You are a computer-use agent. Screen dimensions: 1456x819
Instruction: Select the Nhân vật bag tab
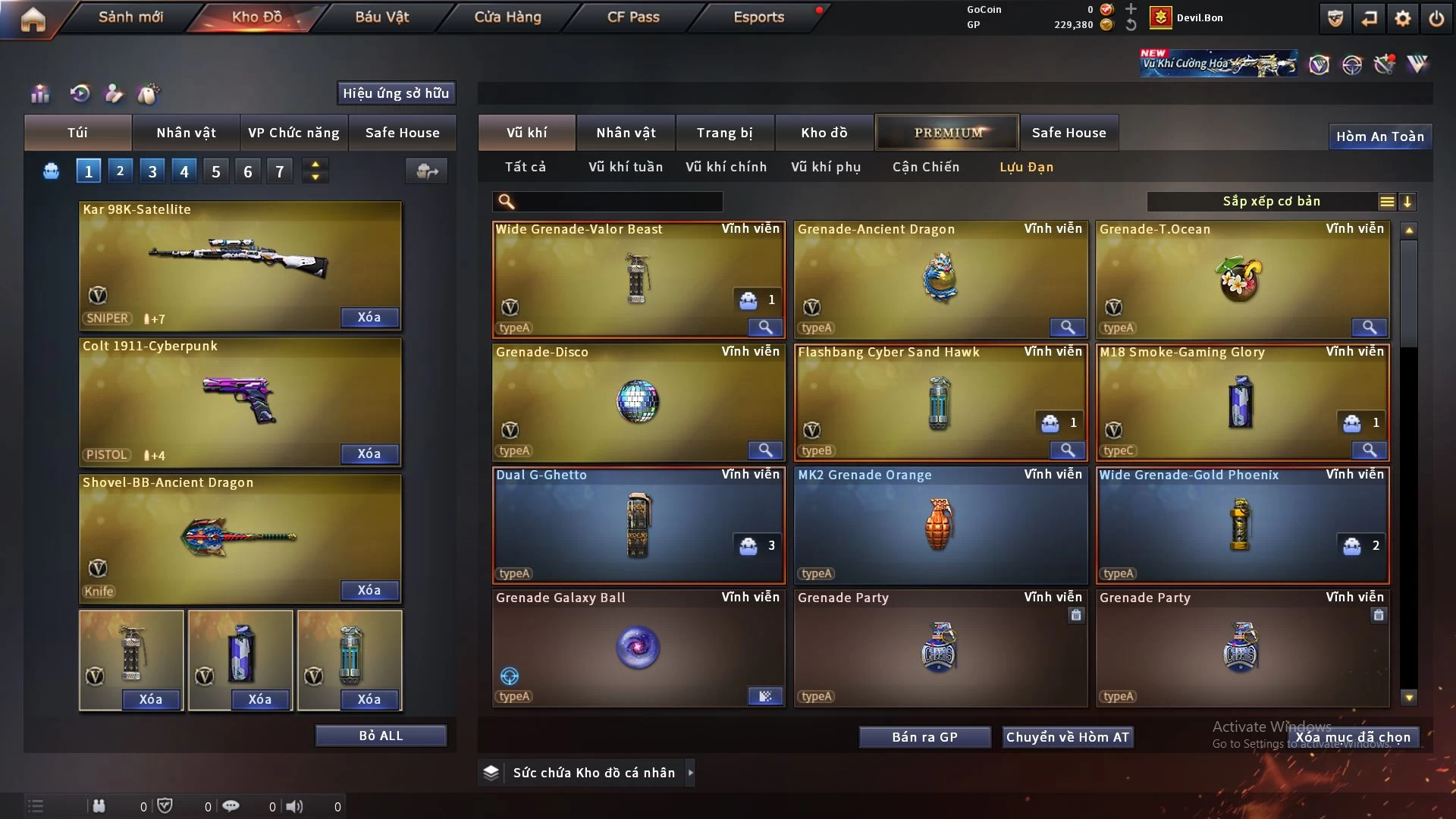pyautogui.click(x=186, y=133)
